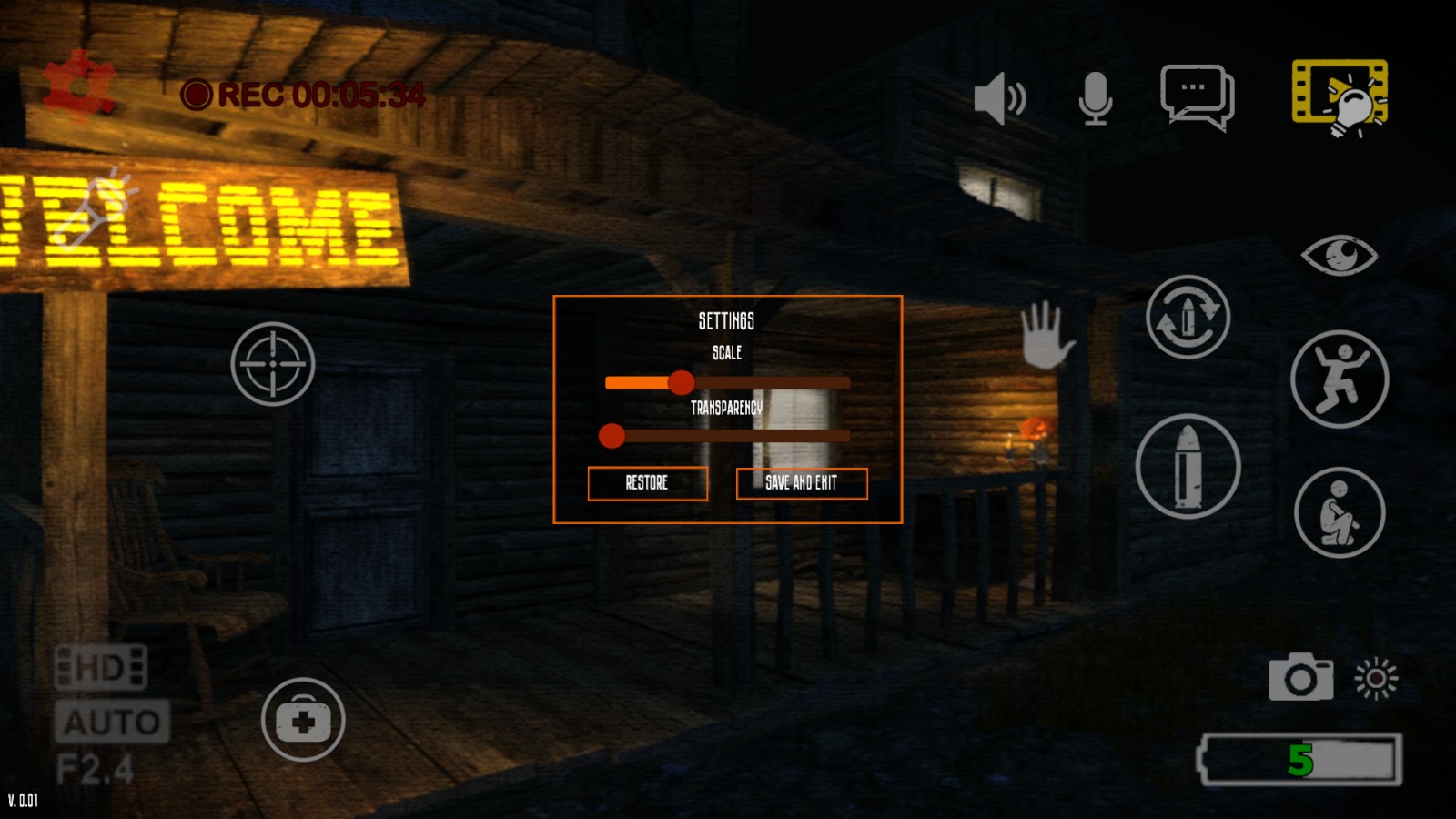Fire with the bullet button

point(1188,466)
